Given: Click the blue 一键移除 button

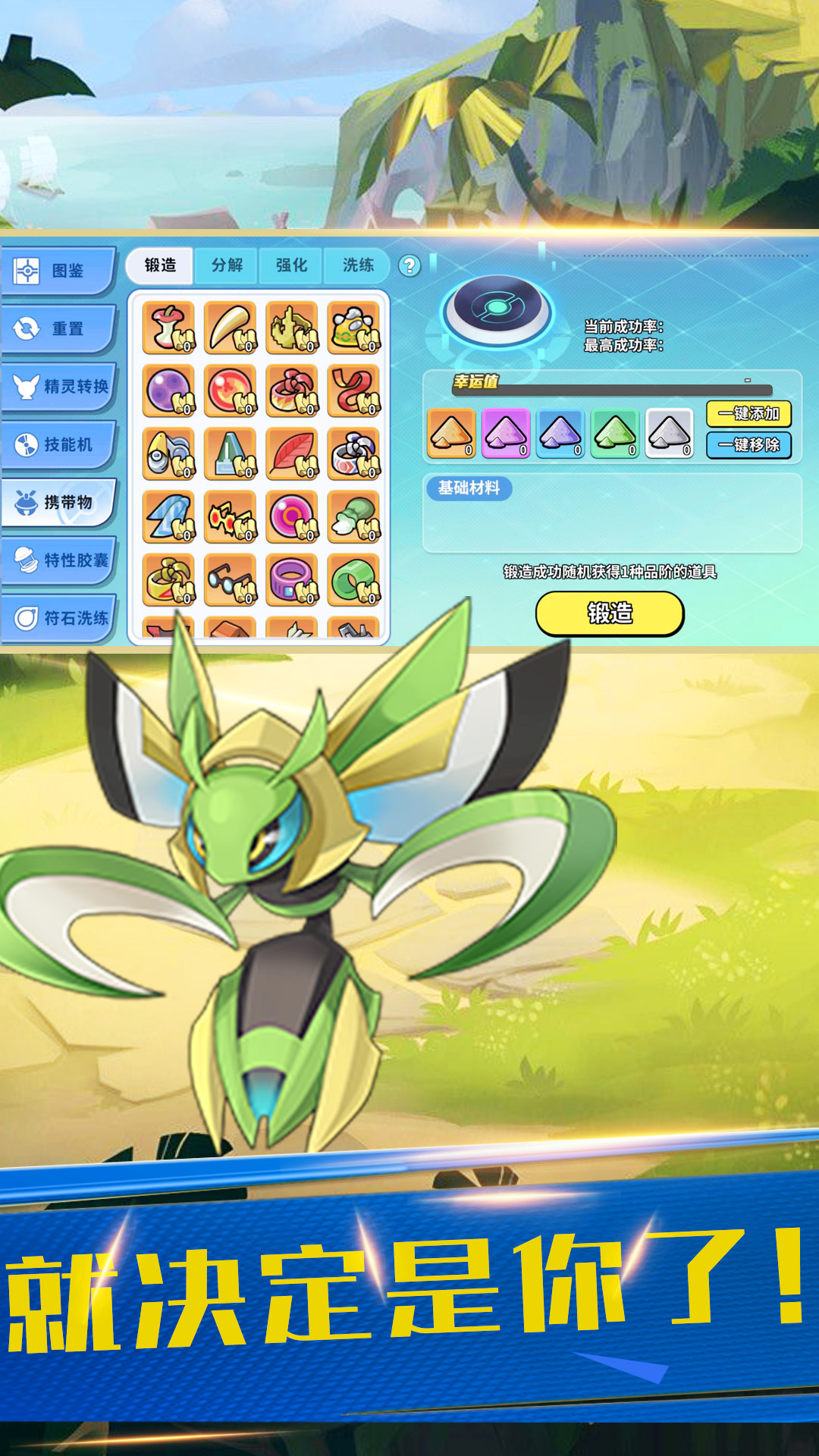Looking at the screenshot, I should tap(748, 445).
